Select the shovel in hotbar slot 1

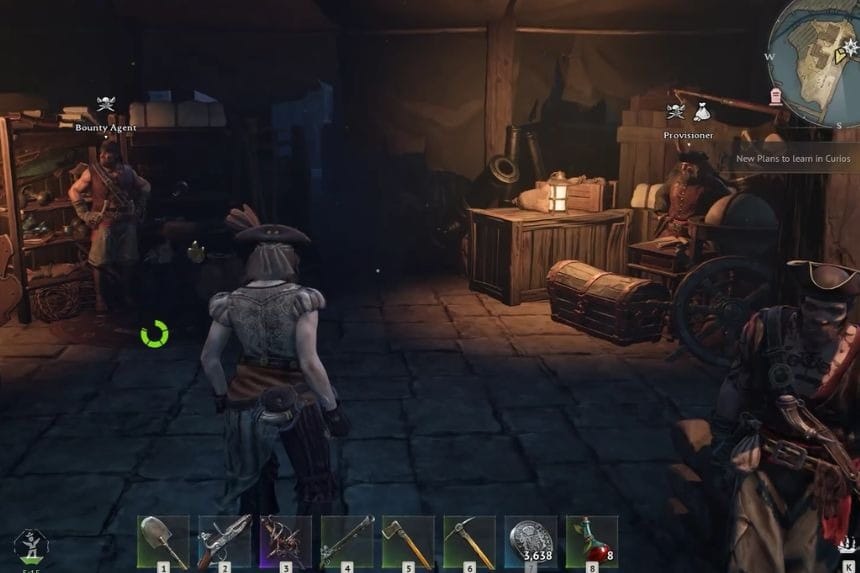(163, 541)
